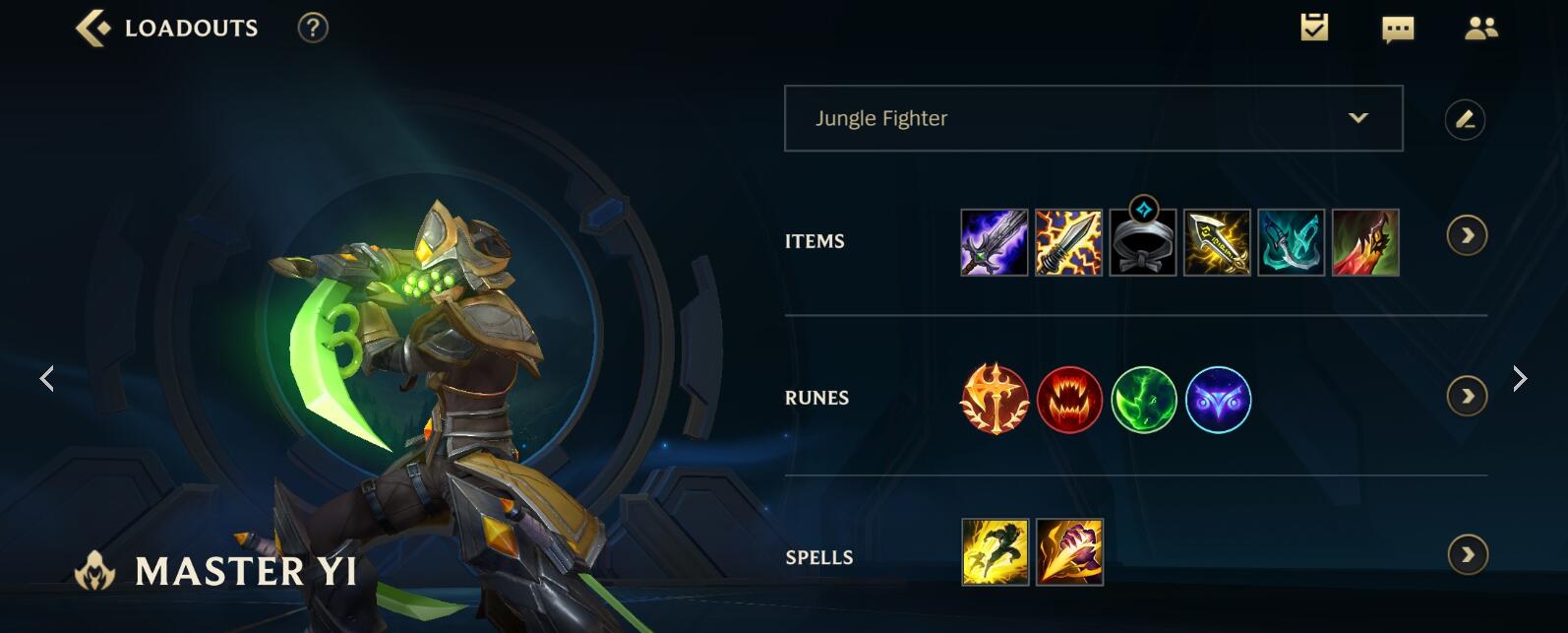Show the next champion with right arrow
This screenshot has height=633, width=1568.
(x=1520, y=378)
